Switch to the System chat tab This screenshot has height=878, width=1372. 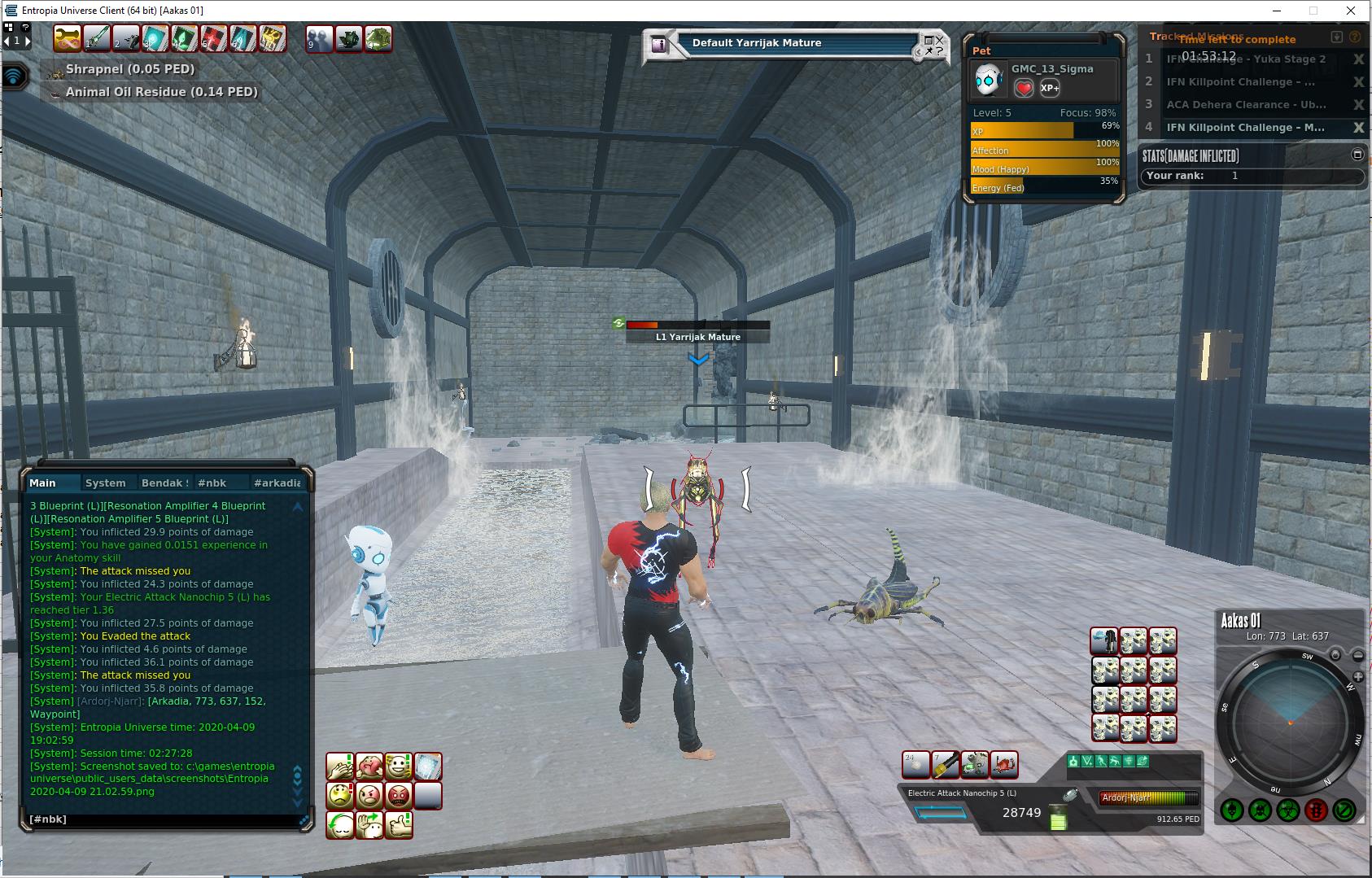point(105,483)
